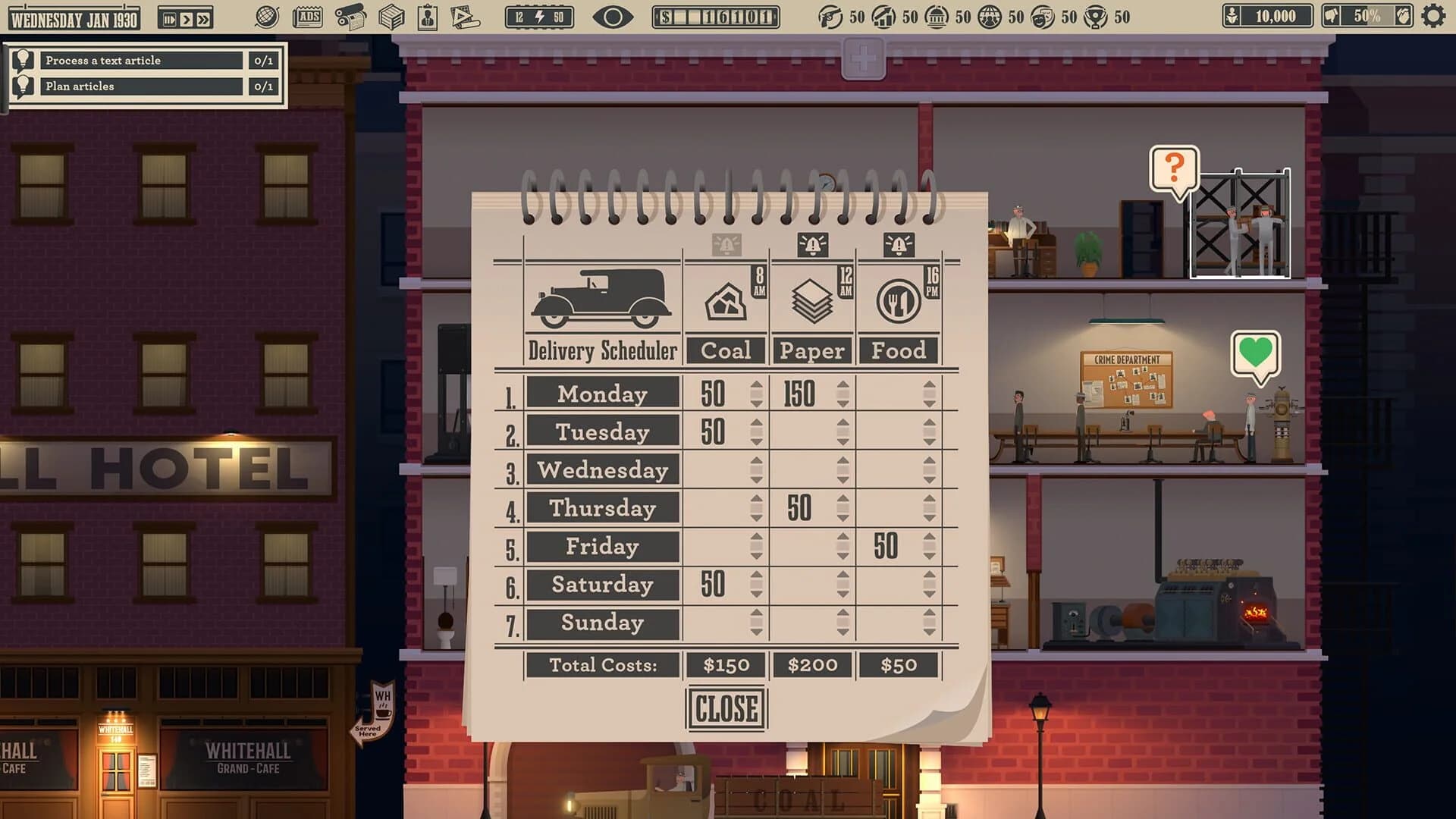The width and height of the screenshot is (1456, 819).
Task: Toggle the Paper 12 AM reminder bell
Action: click(x=812, y=244)
